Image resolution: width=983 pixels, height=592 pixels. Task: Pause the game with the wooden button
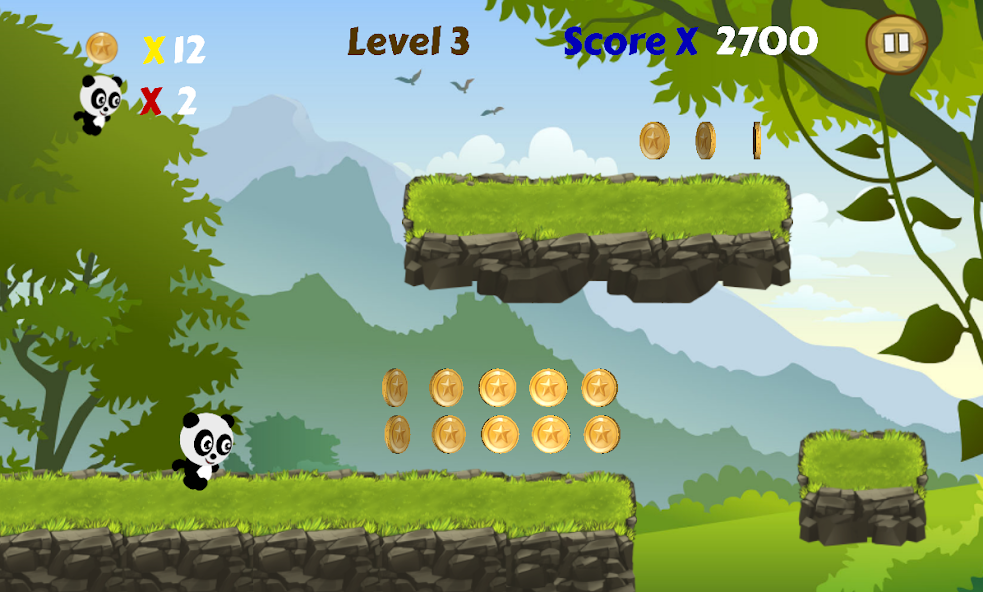(x=896, y=44)
